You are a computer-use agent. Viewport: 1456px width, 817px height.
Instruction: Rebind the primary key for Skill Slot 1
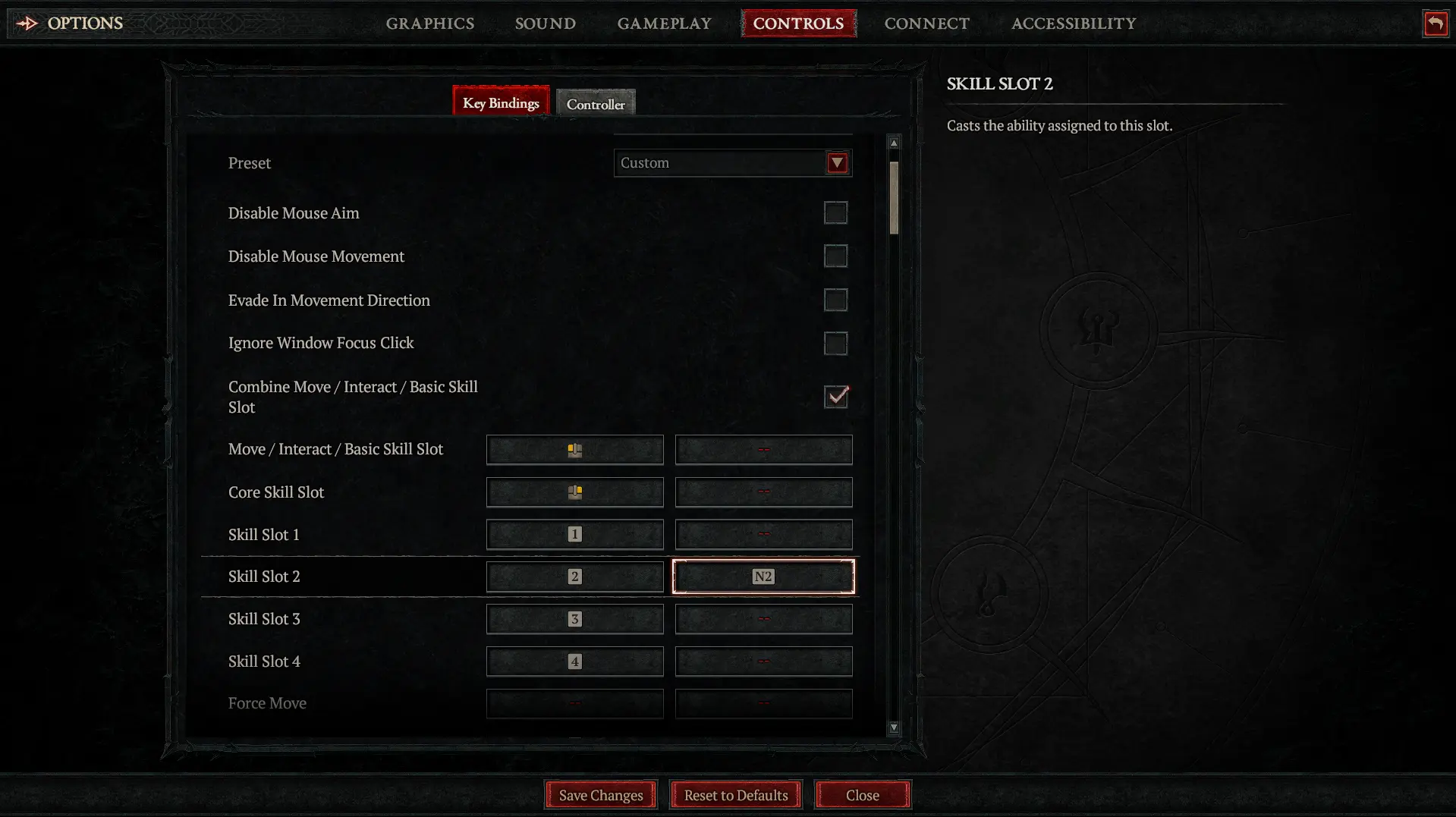point(574,535)
